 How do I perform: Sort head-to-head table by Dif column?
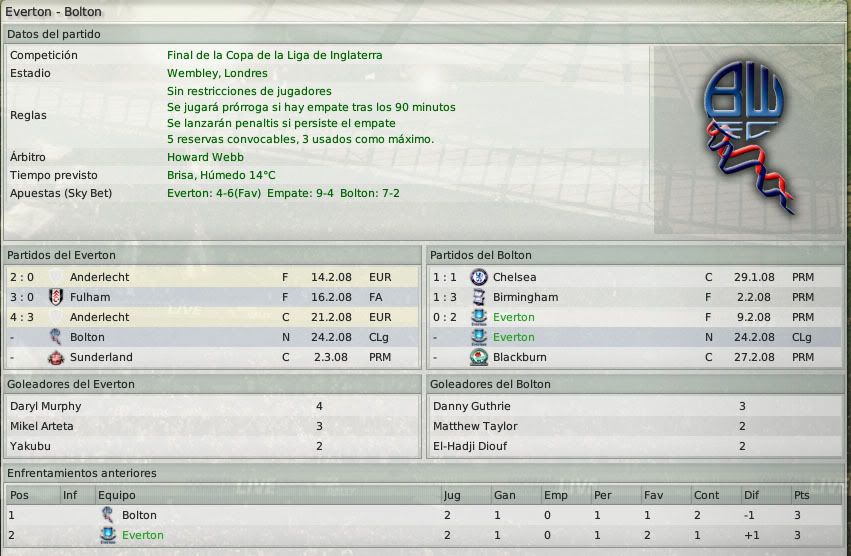pyautogui.click(x=753, y=495)
